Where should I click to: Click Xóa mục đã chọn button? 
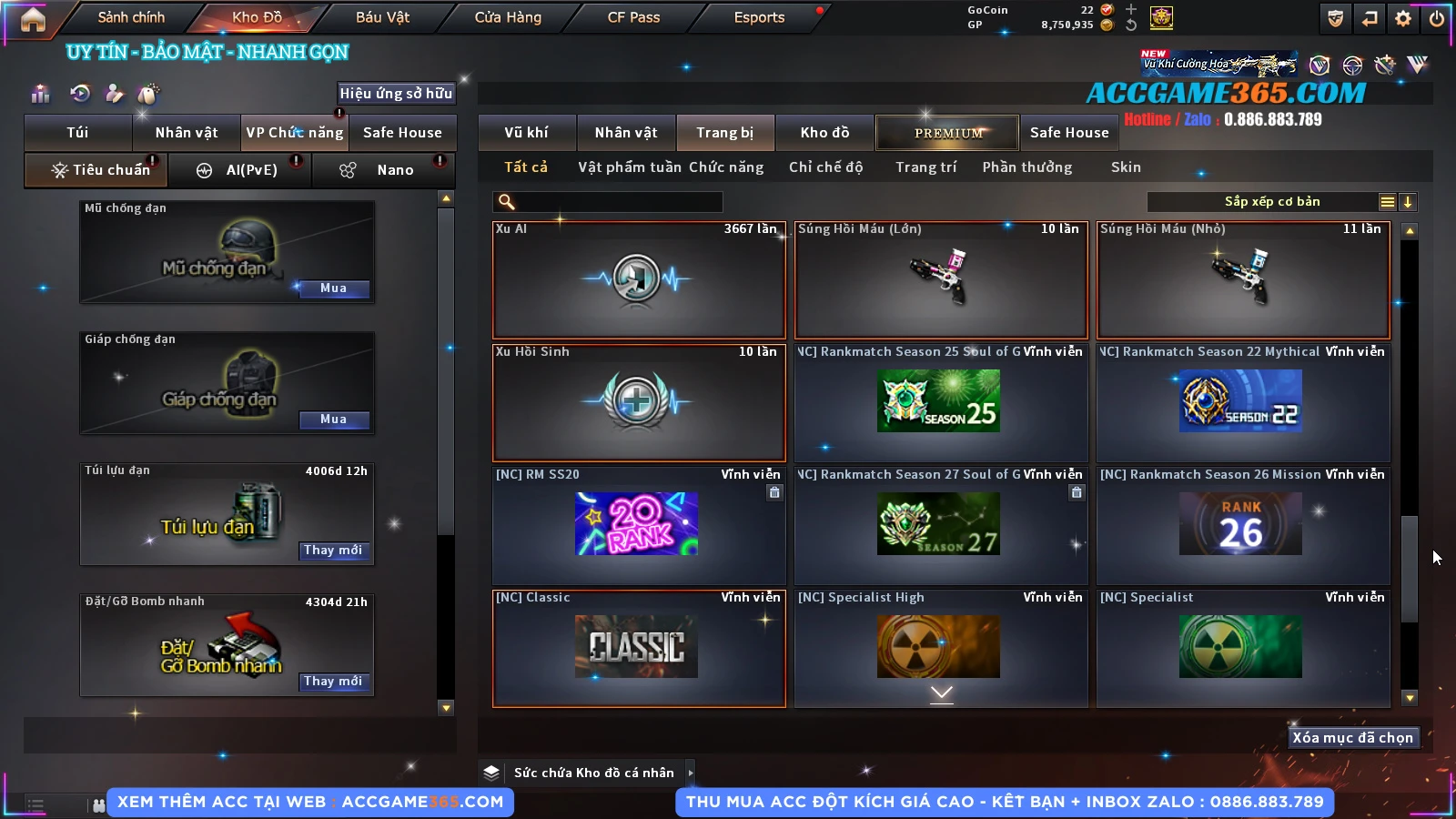(x=1352, y=738)
